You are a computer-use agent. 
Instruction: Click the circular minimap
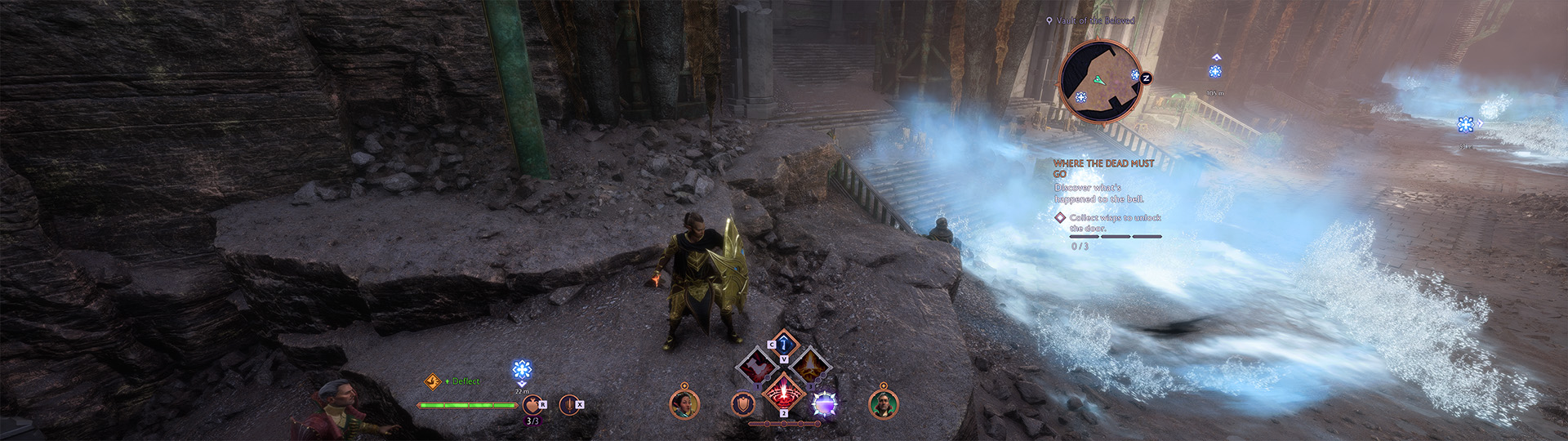[1100, 79]
